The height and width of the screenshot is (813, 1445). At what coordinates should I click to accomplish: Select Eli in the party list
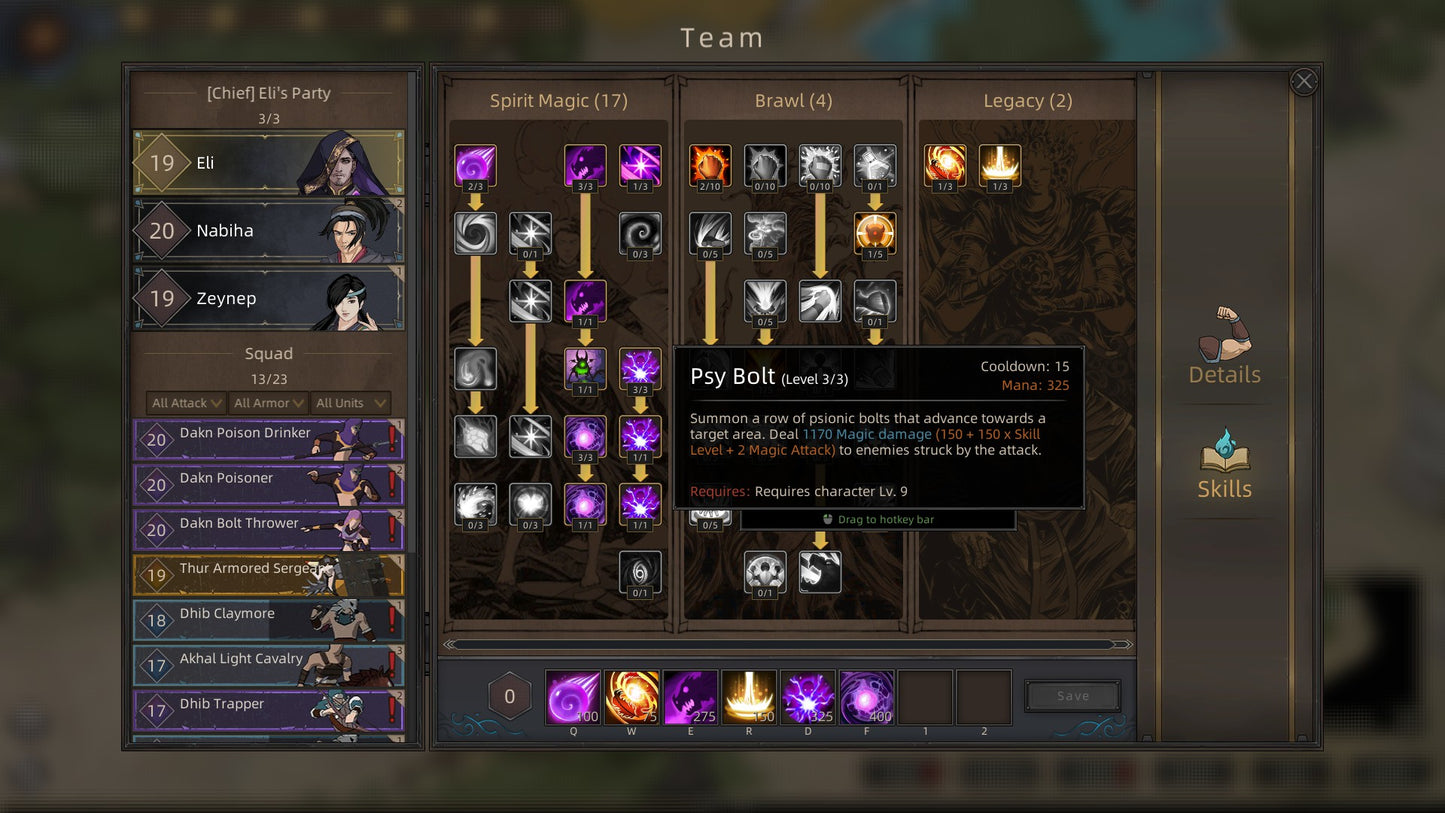(x=268, y=163)
